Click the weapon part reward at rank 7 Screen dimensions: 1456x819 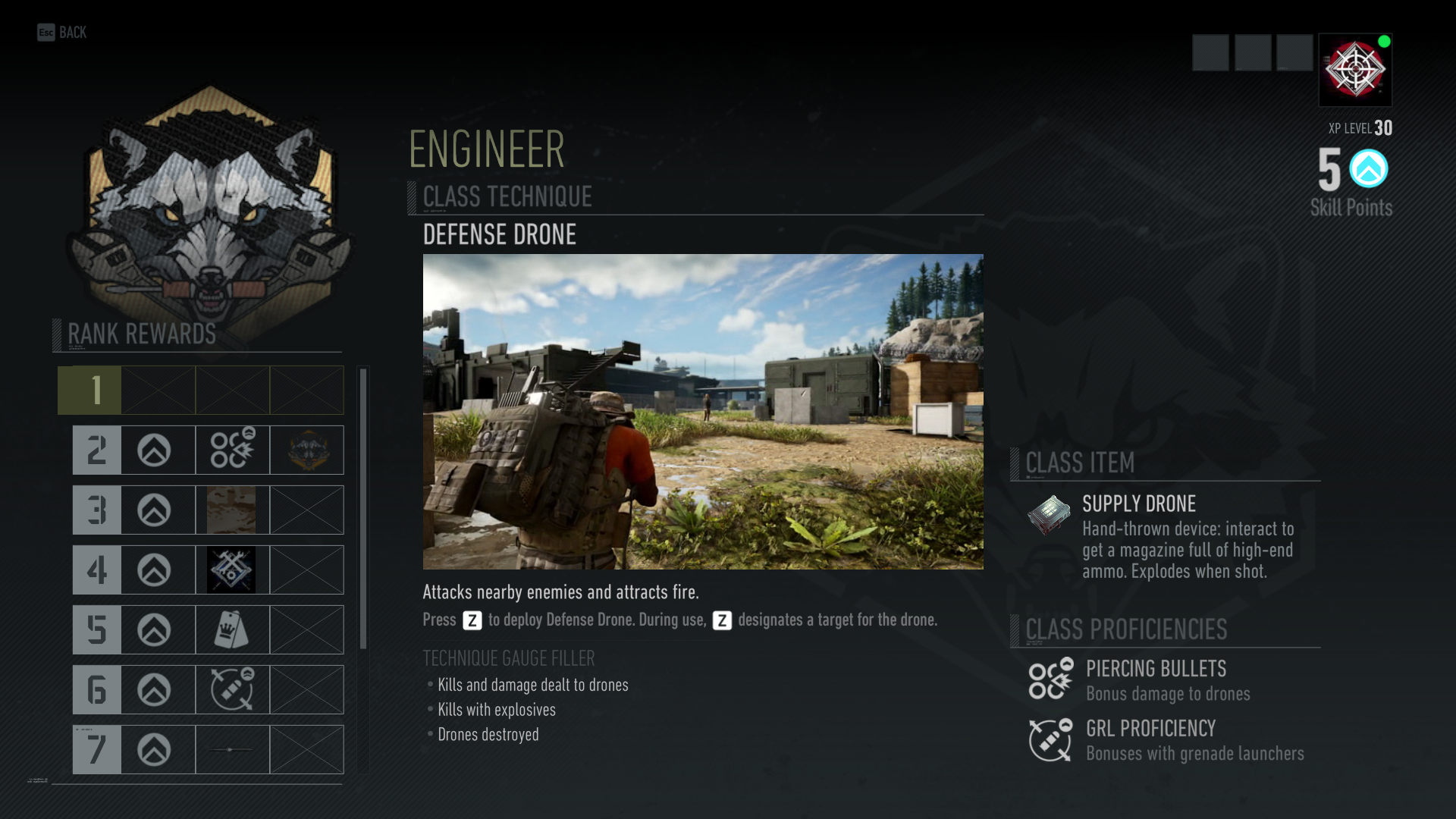pyautogui.click(x=232, y=749)
